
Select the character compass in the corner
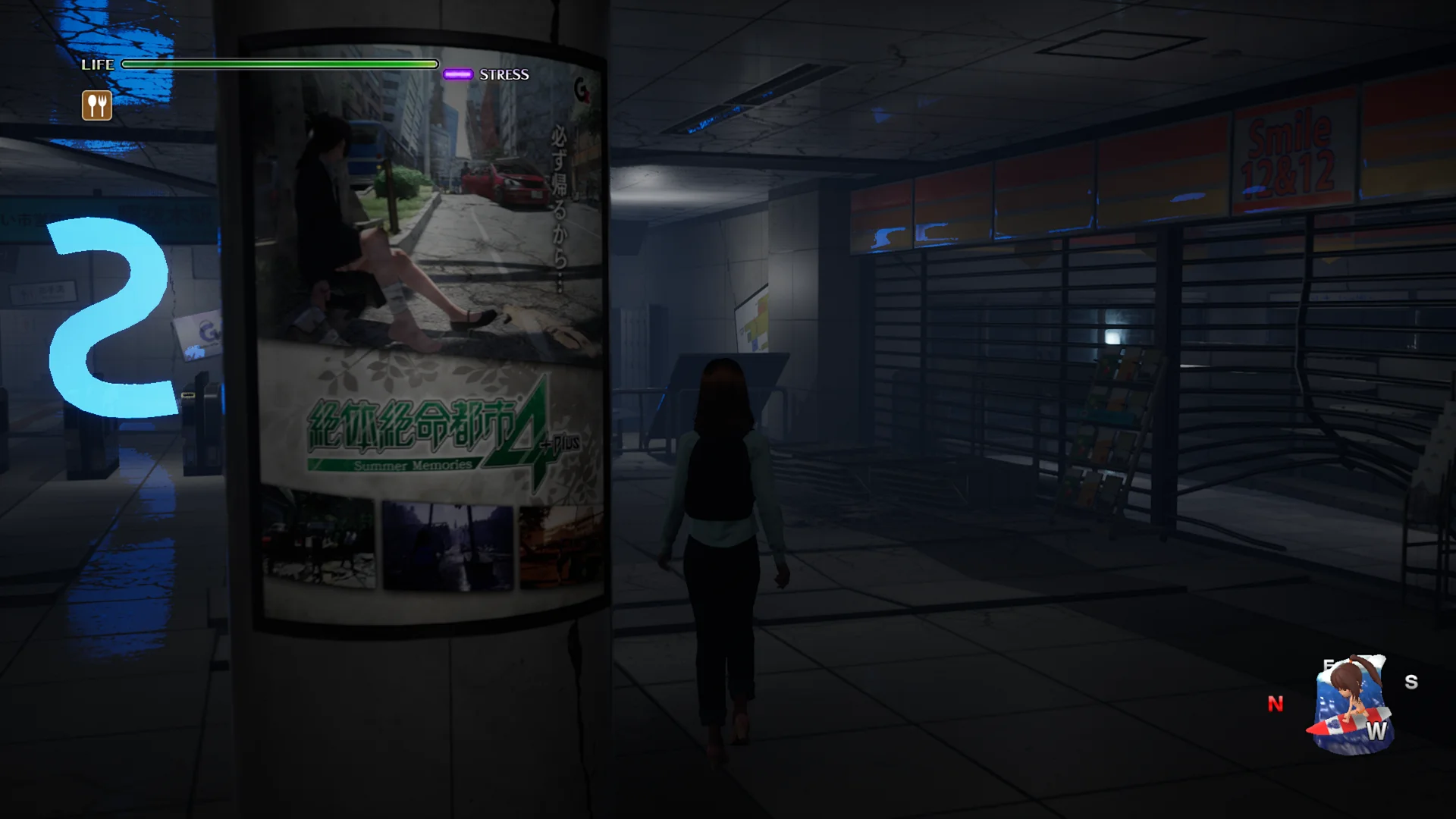tap(1352, 704)
